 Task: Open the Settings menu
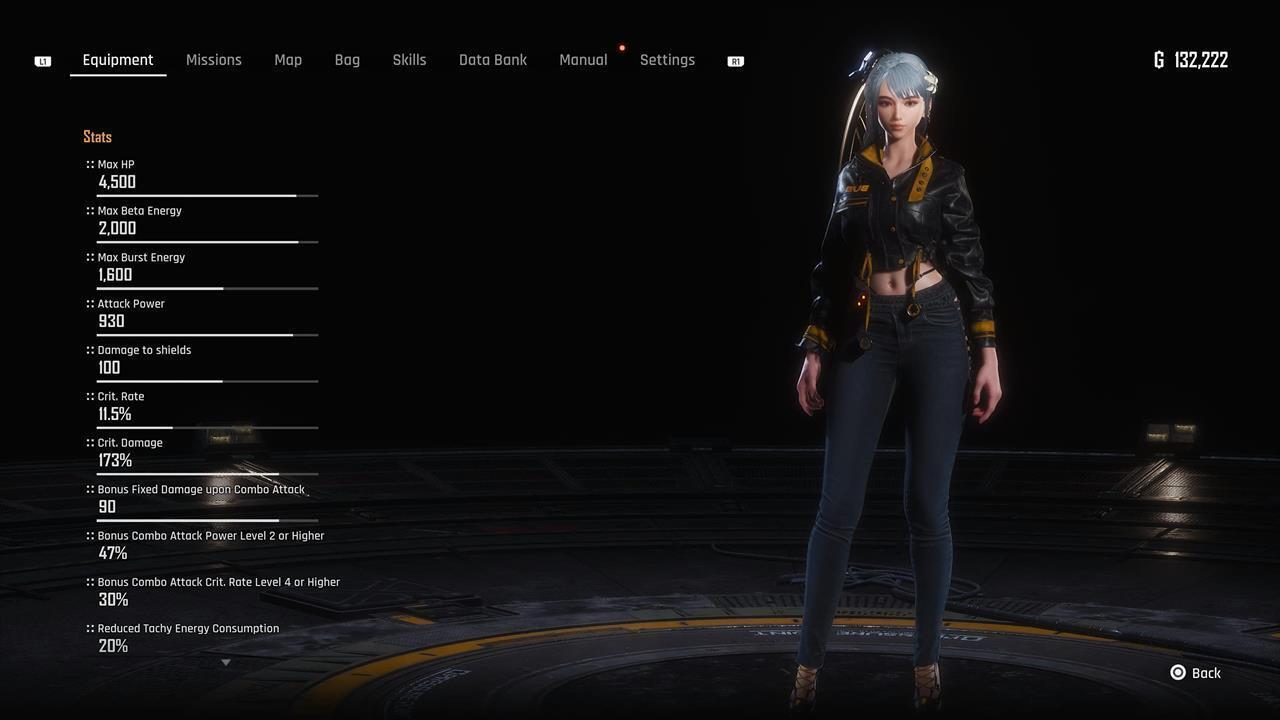point(667,60)
